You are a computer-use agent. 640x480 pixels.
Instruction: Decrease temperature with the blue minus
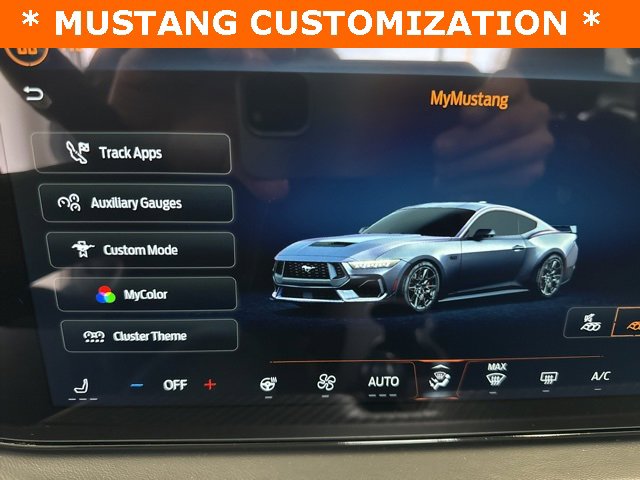tap(137, 385)
